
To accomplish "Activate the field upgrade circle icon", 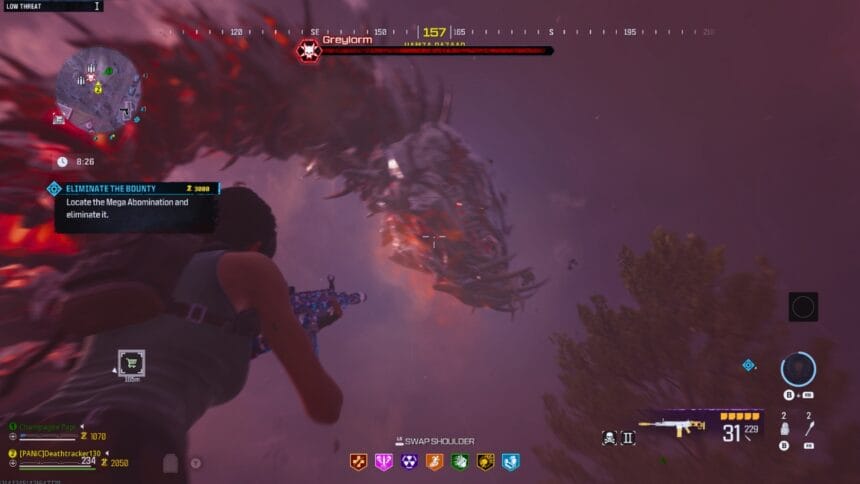I will (x=798, y=368).
